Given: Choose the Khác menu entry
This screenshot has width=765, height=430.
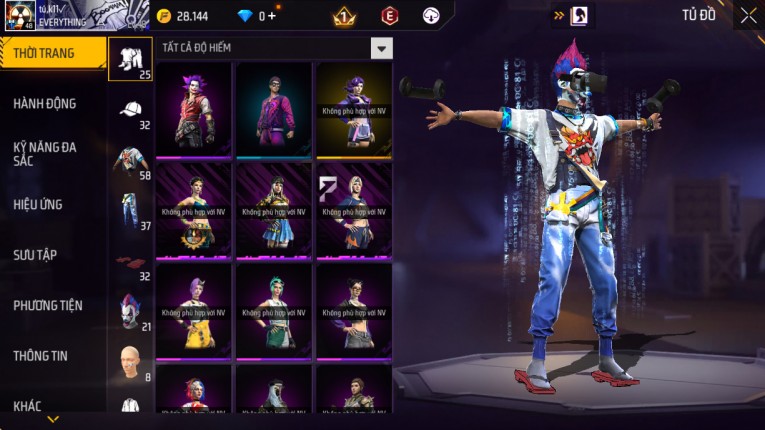Looking at the screenshot, I should tap(28, 405).
